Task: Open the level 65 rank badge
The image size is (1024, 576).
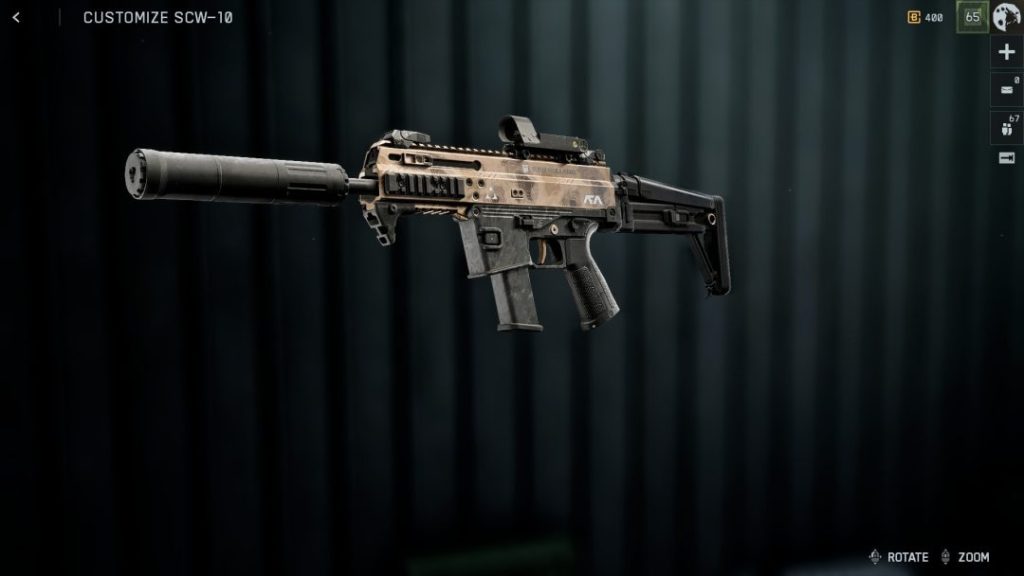Action: tap(971, 17)
